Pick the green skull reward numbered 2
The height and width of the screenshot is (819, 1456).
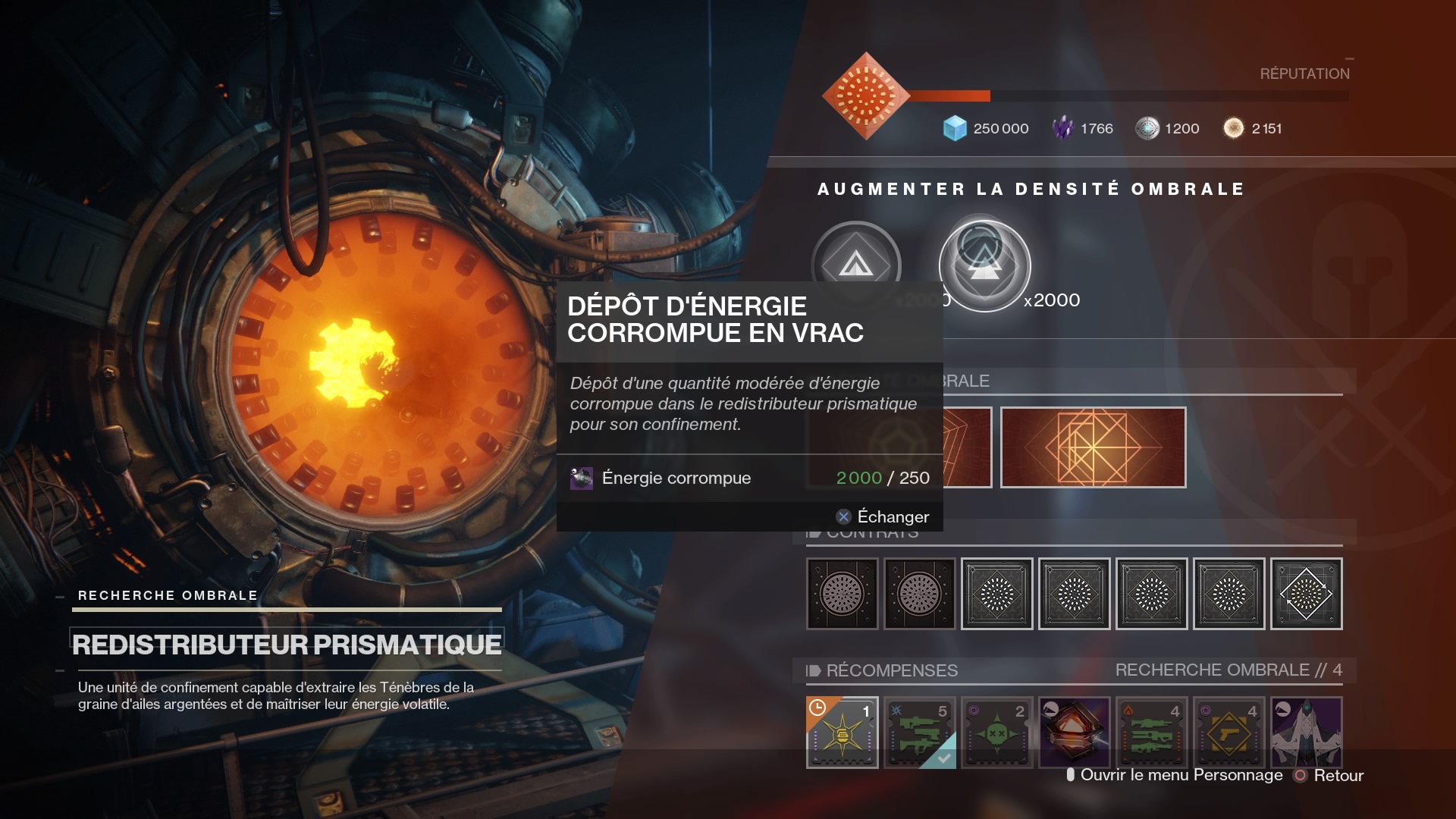(996, 732)
